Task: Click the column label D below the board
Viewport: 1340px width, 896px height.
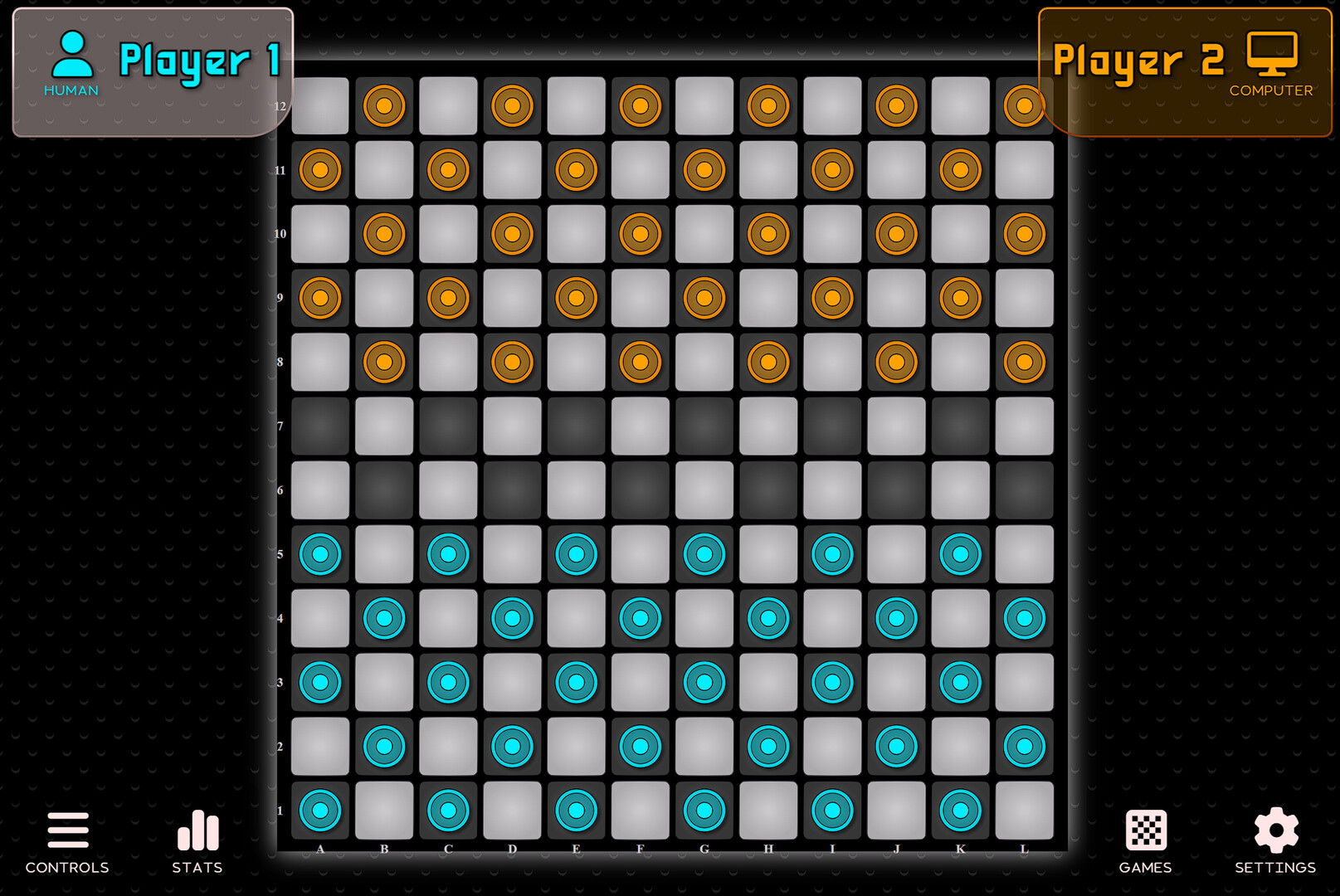Action: point(512,849)
